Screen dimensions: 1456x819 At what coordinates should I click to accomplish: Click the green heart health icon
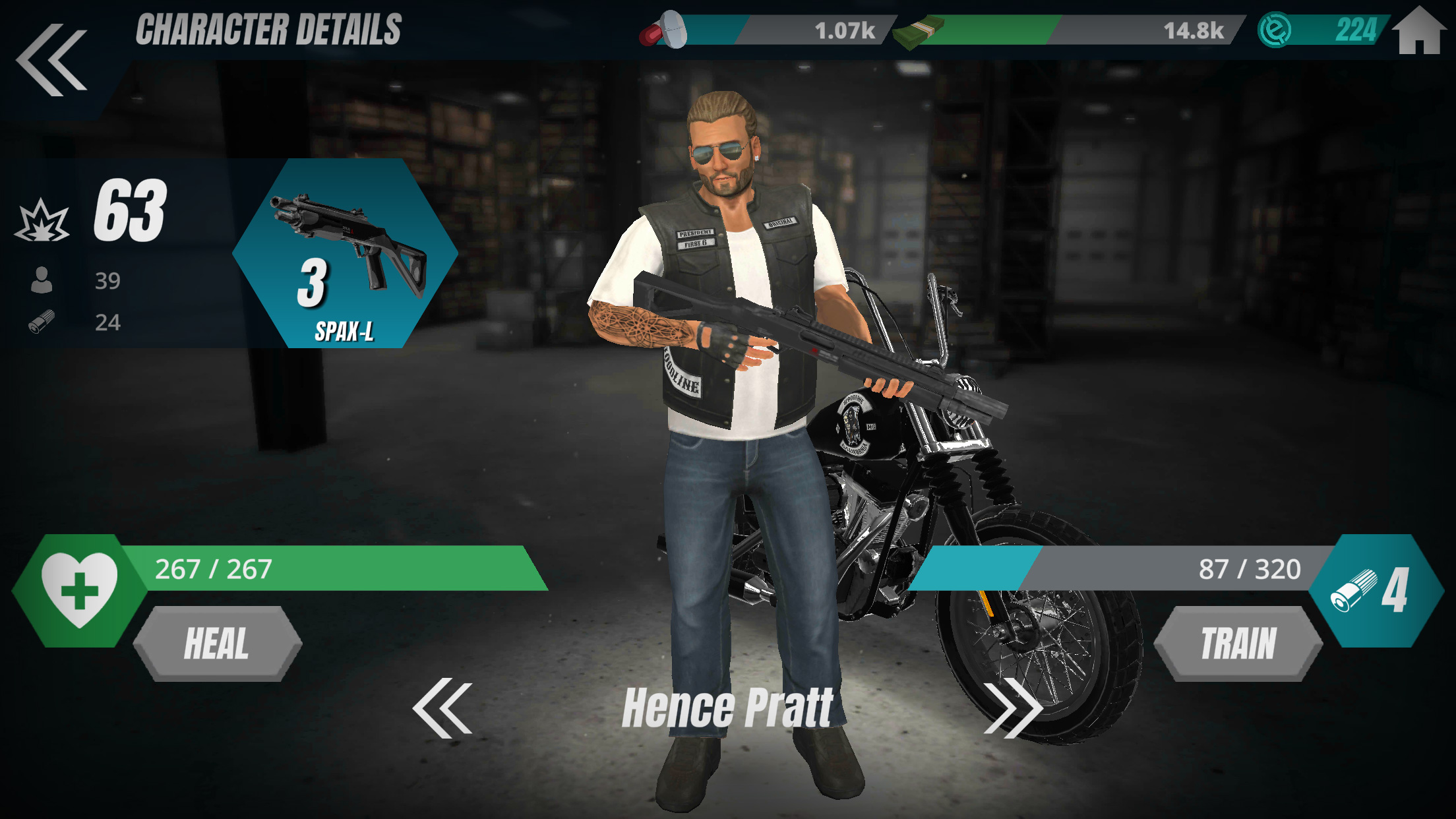click(80, 590)
